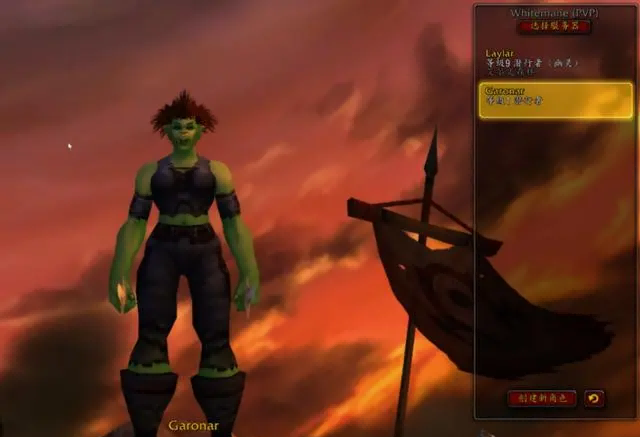Choose the highlighted Garonar character row
The height and width of the screenshot is (437, 640).
coord(555,100)
